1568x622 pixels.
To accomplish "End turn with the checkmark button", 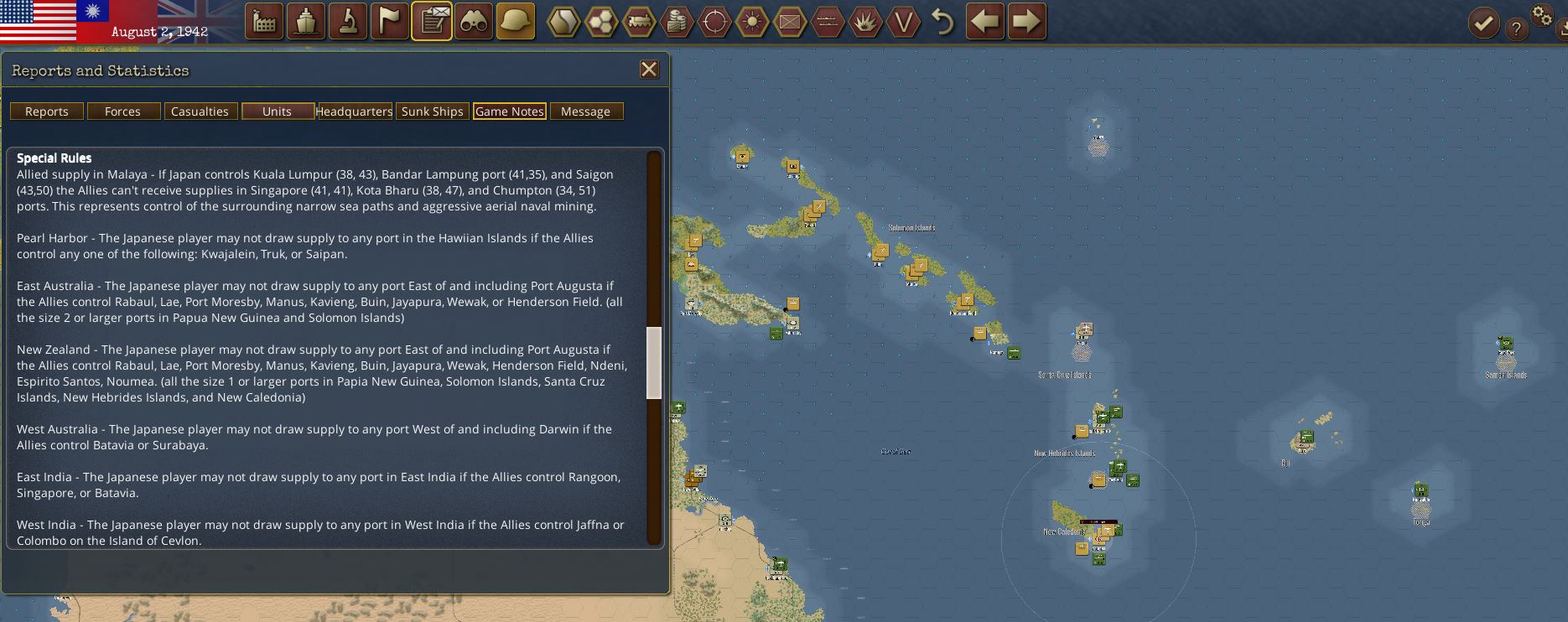I will [1483, 23].
